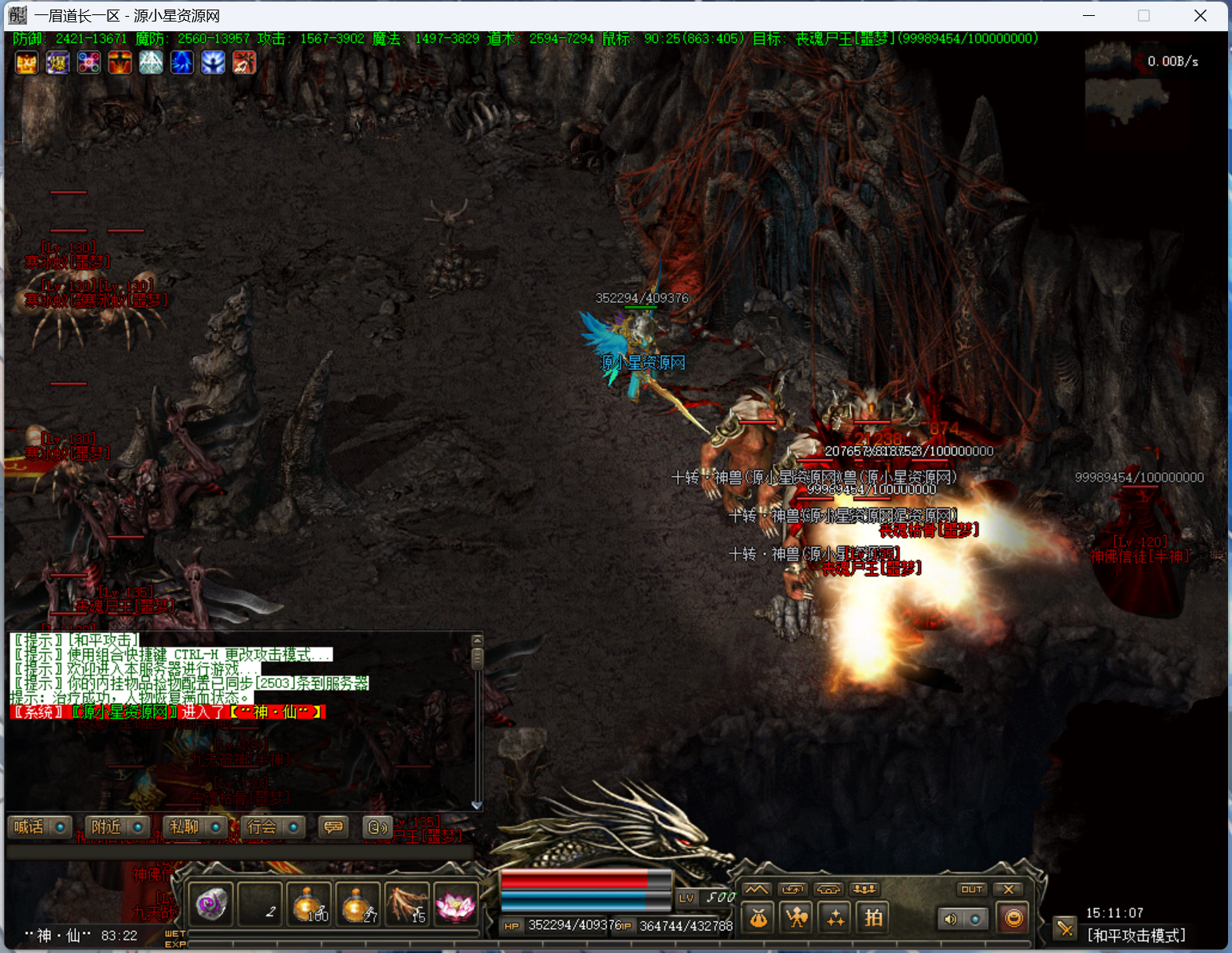Use the pink lotus flower item
This screenshot has width=1232, height=953.
456,904
